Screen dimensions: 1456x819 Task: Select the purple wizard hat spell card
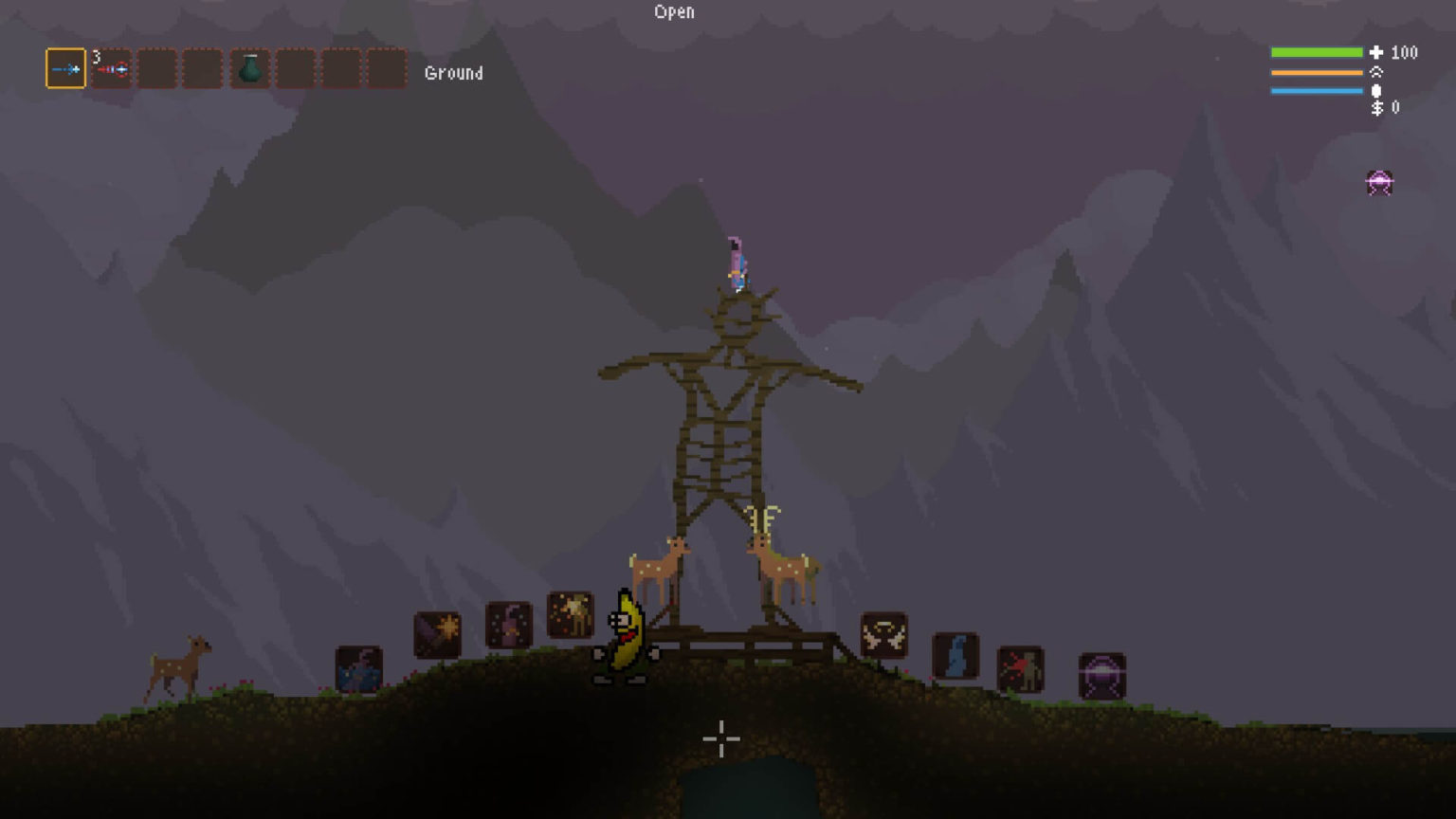508,625
